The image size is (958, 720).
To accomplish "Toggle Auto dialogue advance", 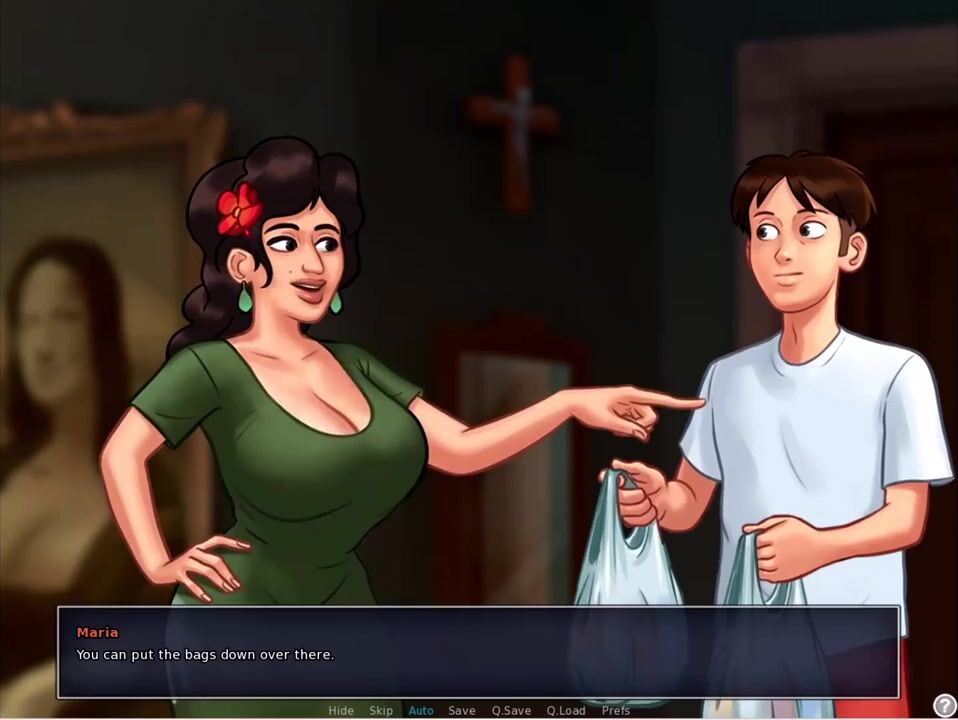I will (x=421, y=710).
